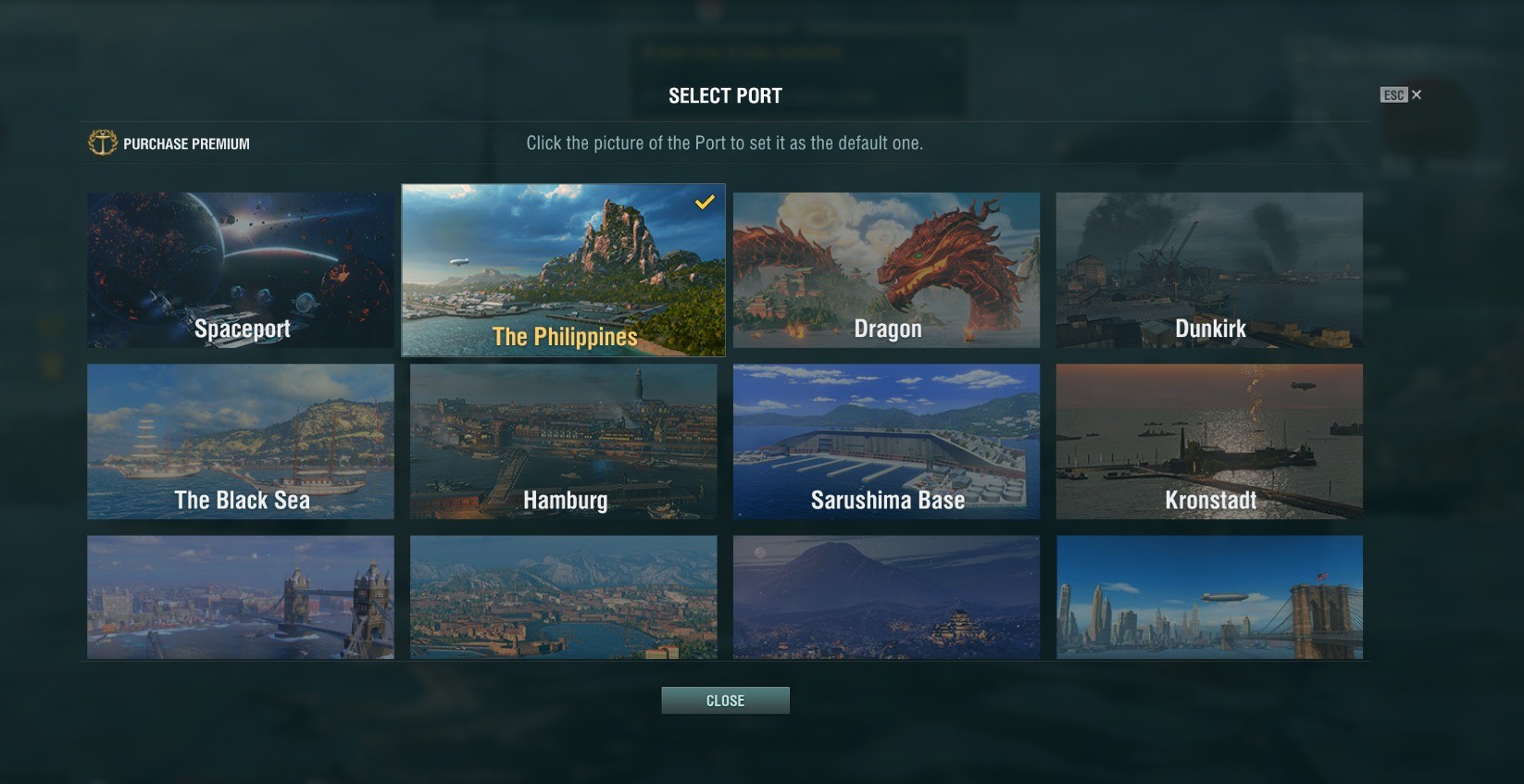
Task: Choose The Philippines port
Action: pyautogui.click(x=563, y=269)
